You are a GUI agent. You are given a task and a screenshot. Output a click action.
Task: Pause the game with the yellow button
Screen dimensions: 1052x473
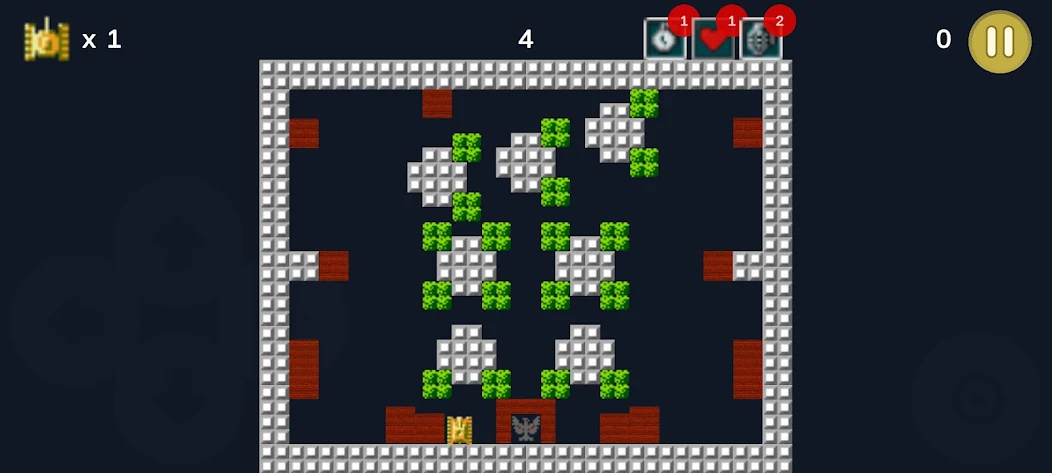point(999,41)
